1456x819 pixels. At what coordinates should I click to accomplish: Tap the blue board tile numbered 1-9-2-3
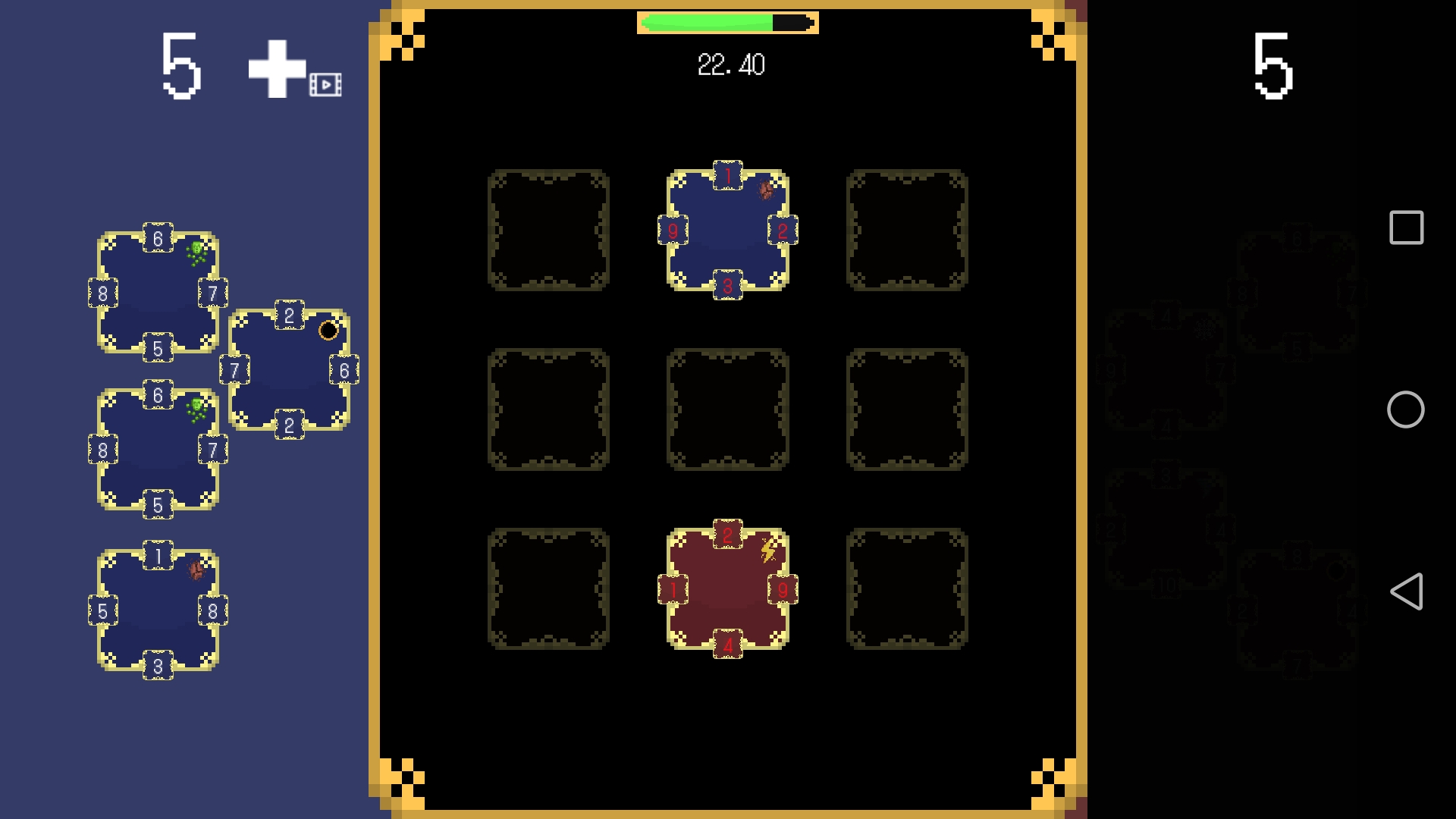pos(727,231)
